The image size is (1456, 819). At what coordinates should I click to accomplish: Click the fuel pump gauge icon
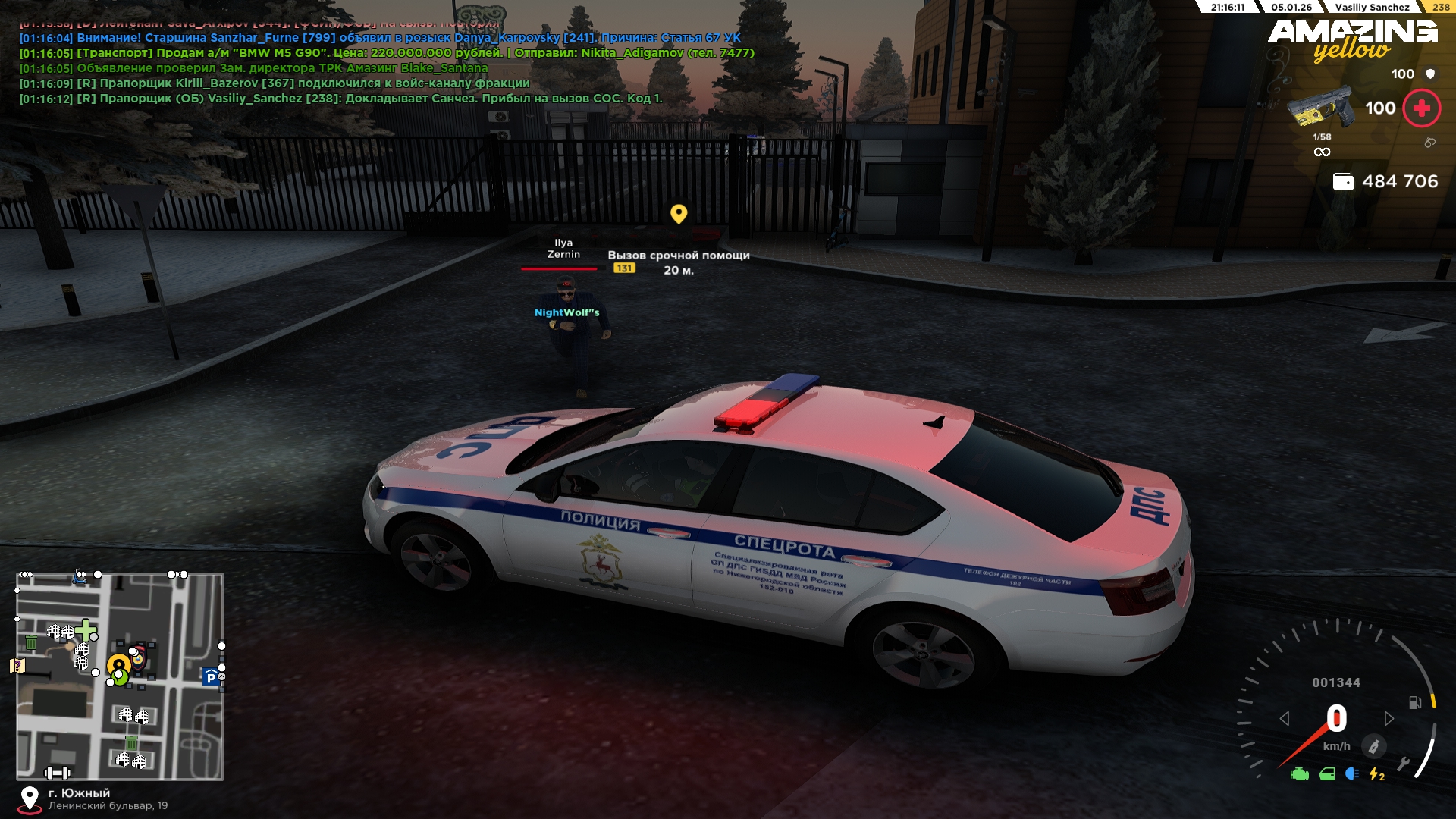[1414, 703]
